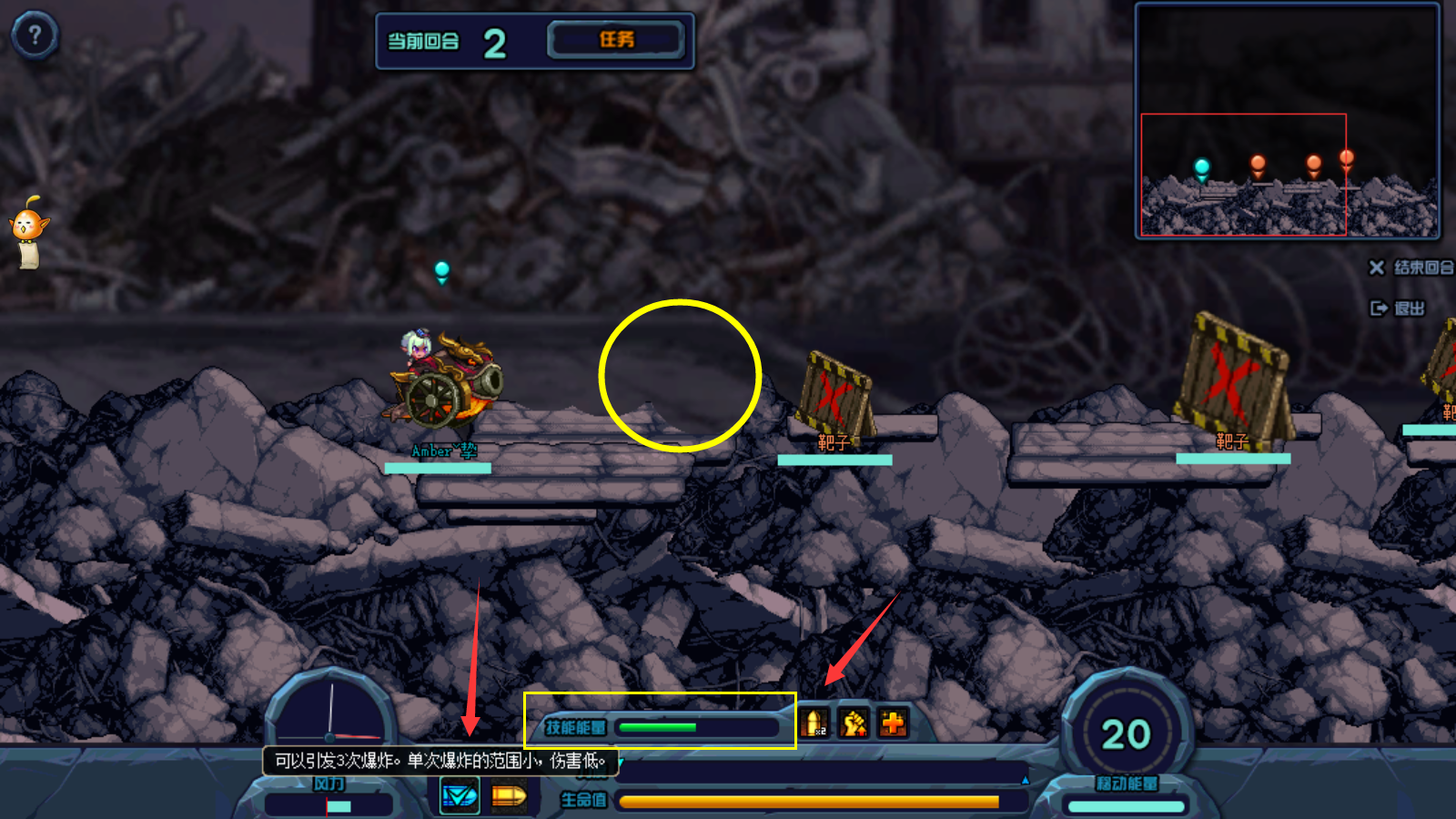Use the orange cross heal skill
Screen dimensions: 1456x819
pos(893,724)
